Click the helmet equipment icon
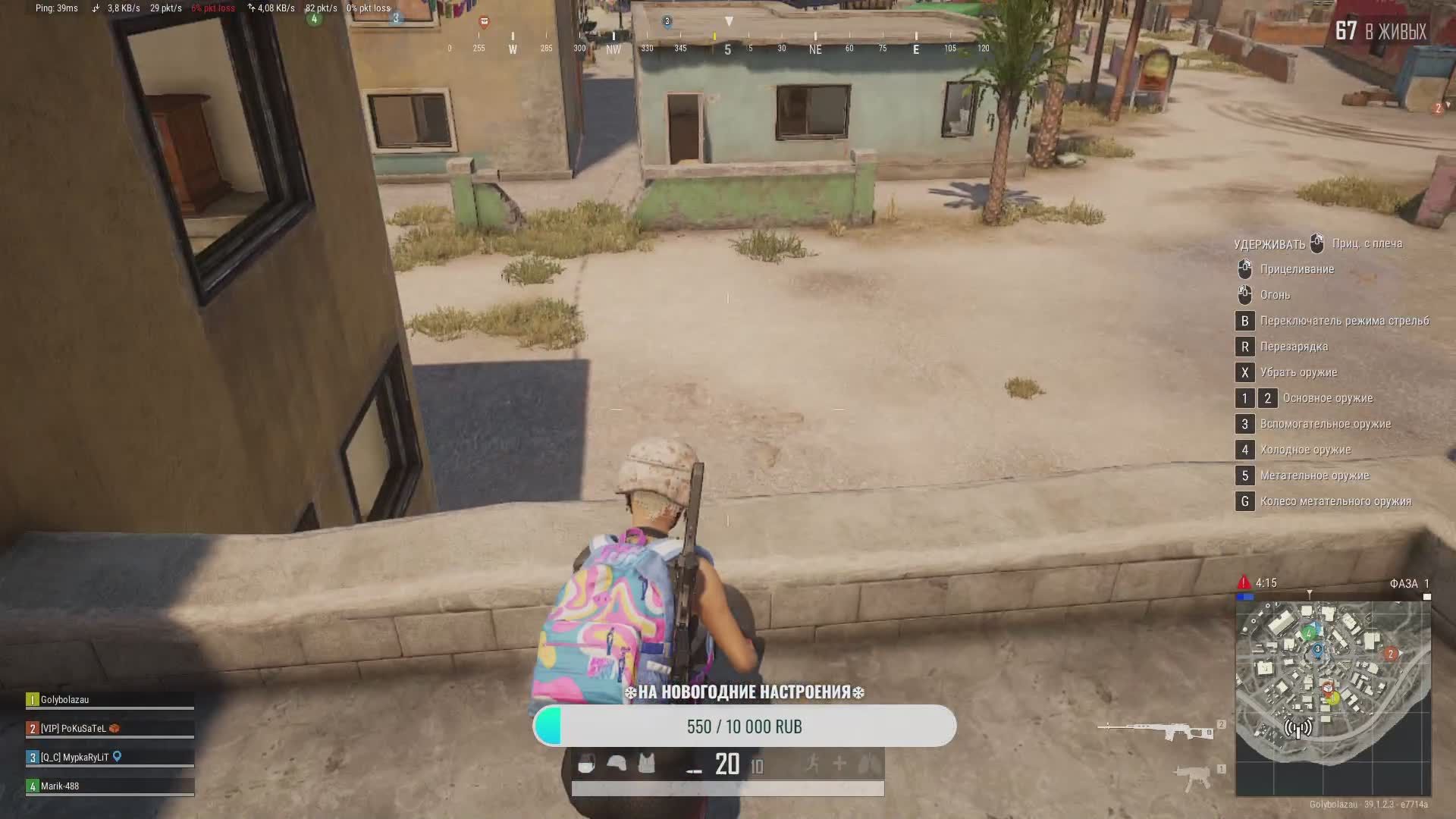This screenshot has width=1456, height=819. (x=617, y=764)
